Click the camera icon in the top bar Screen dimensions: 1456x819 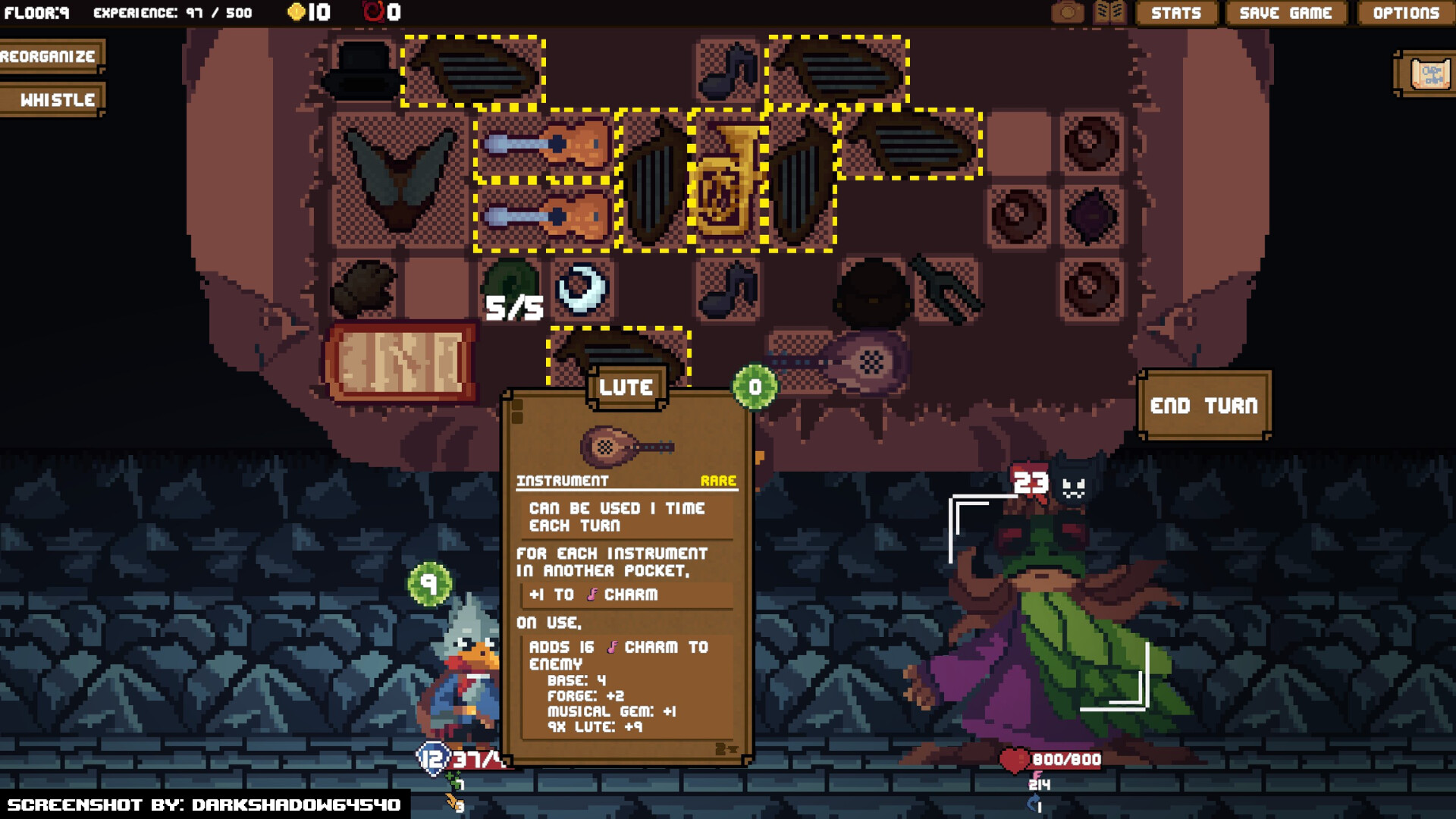click(x=1068, y=12)
